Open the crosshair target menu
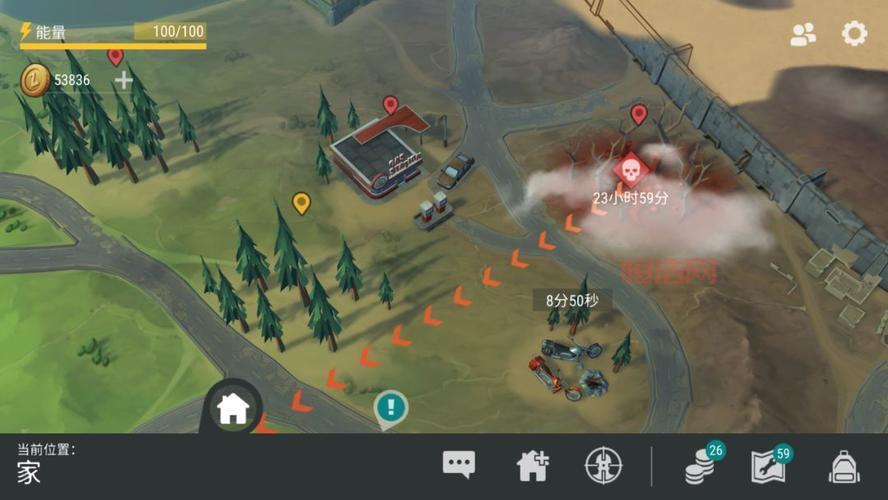Image resolution: width=888 pixels, height=500 pixels. 603,465
